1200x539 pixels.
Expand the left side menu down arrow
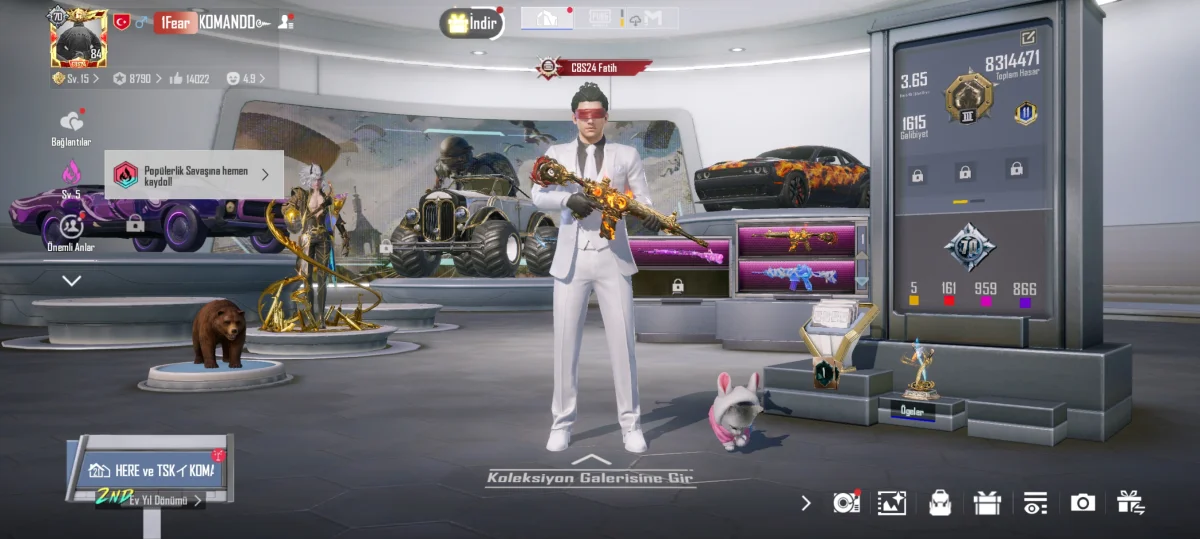pos(71,281)
